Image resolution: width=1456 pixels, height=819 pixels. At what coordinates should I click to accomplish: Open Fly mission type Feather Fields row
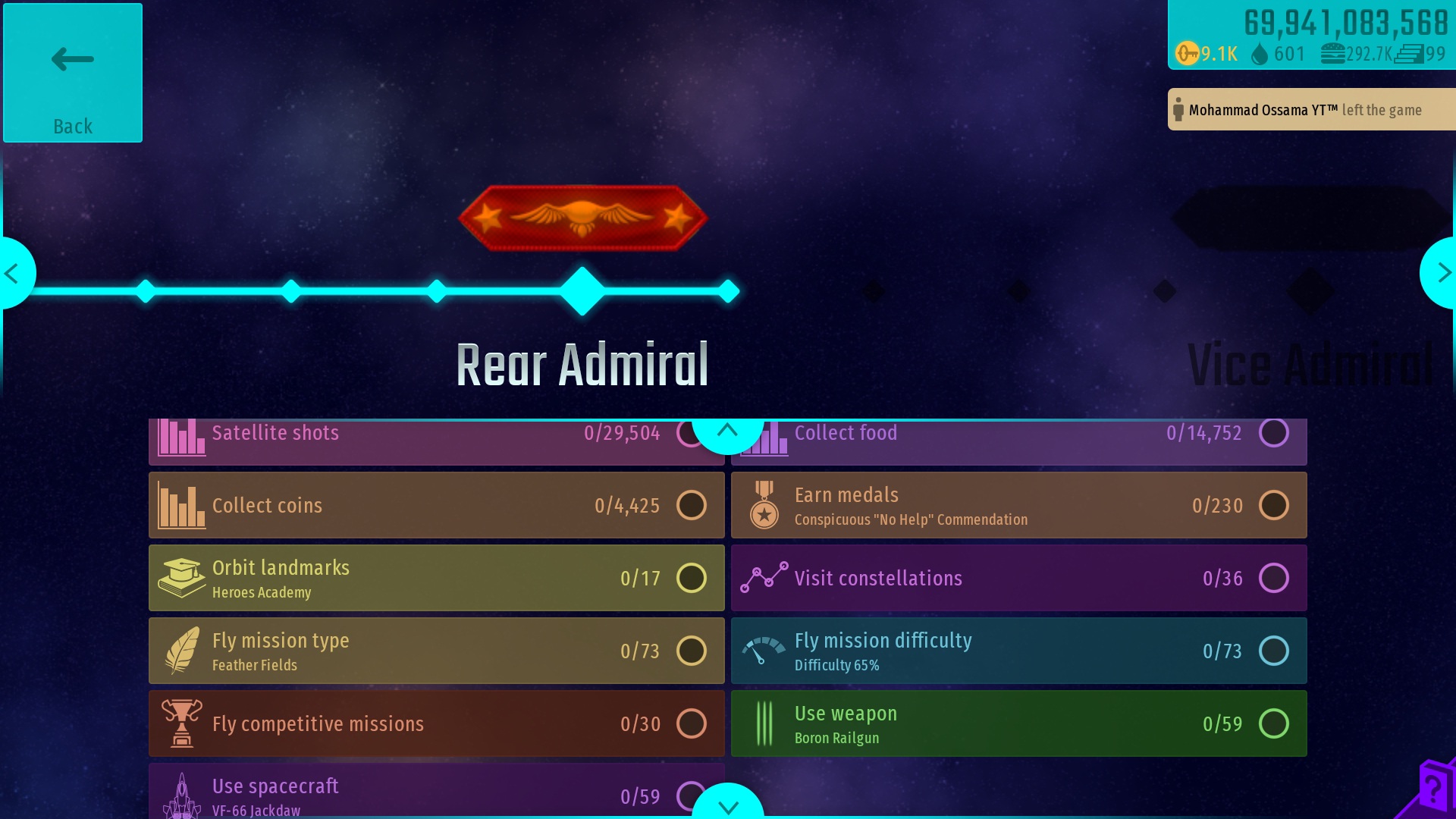436,651
